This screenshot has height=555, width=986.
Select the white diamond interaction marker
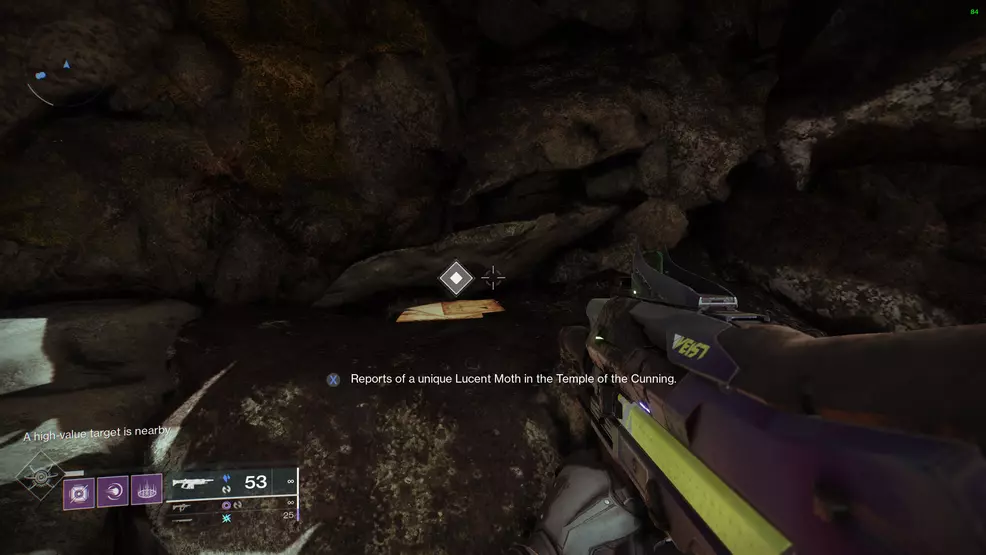pos(456,278)
